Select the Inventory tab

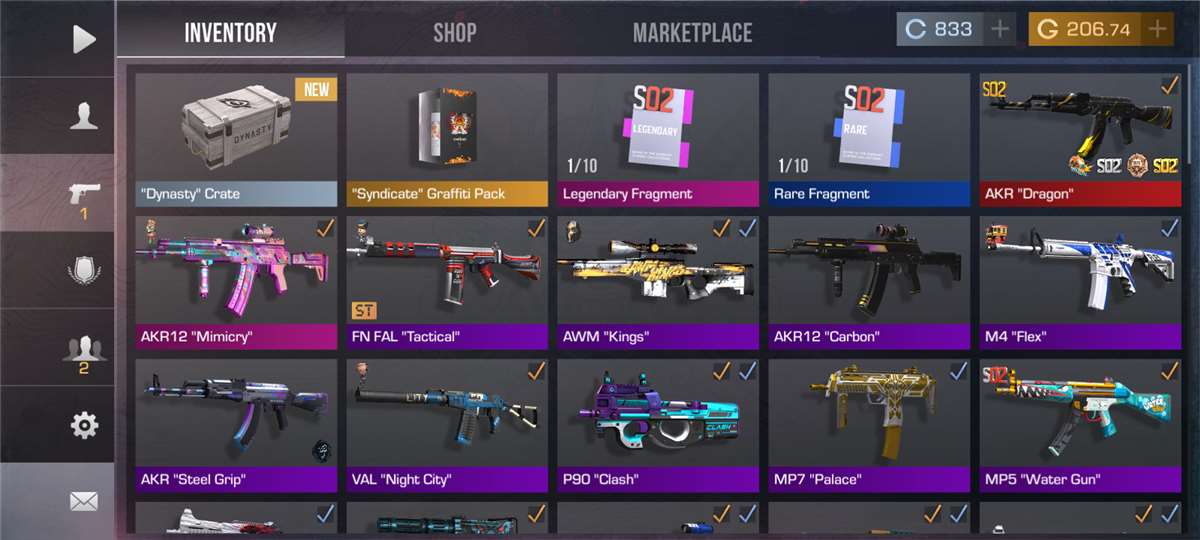(x=230, y=32)
